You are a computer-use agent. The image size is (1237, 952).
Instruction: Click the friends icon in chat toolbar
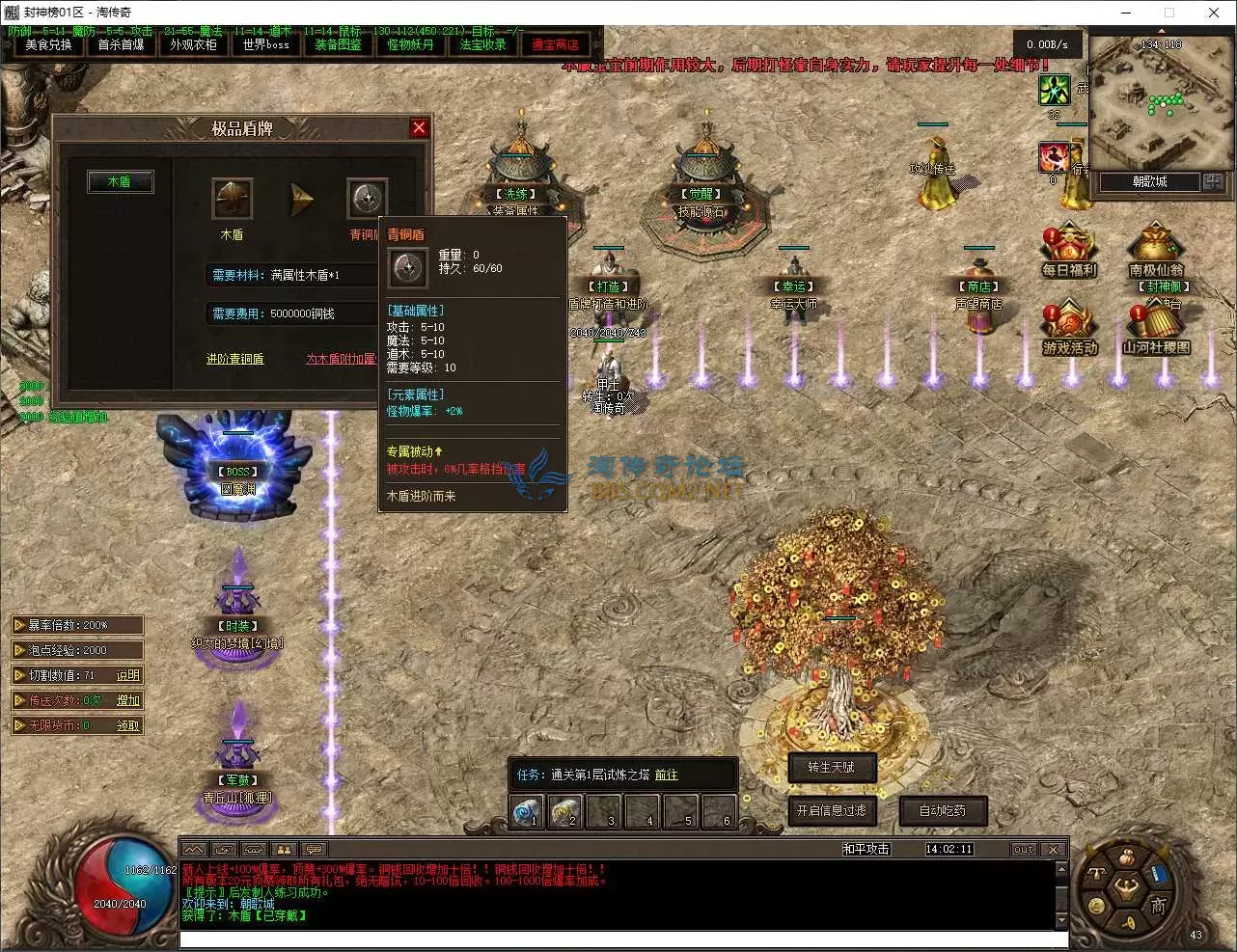[x=283, y=848]
